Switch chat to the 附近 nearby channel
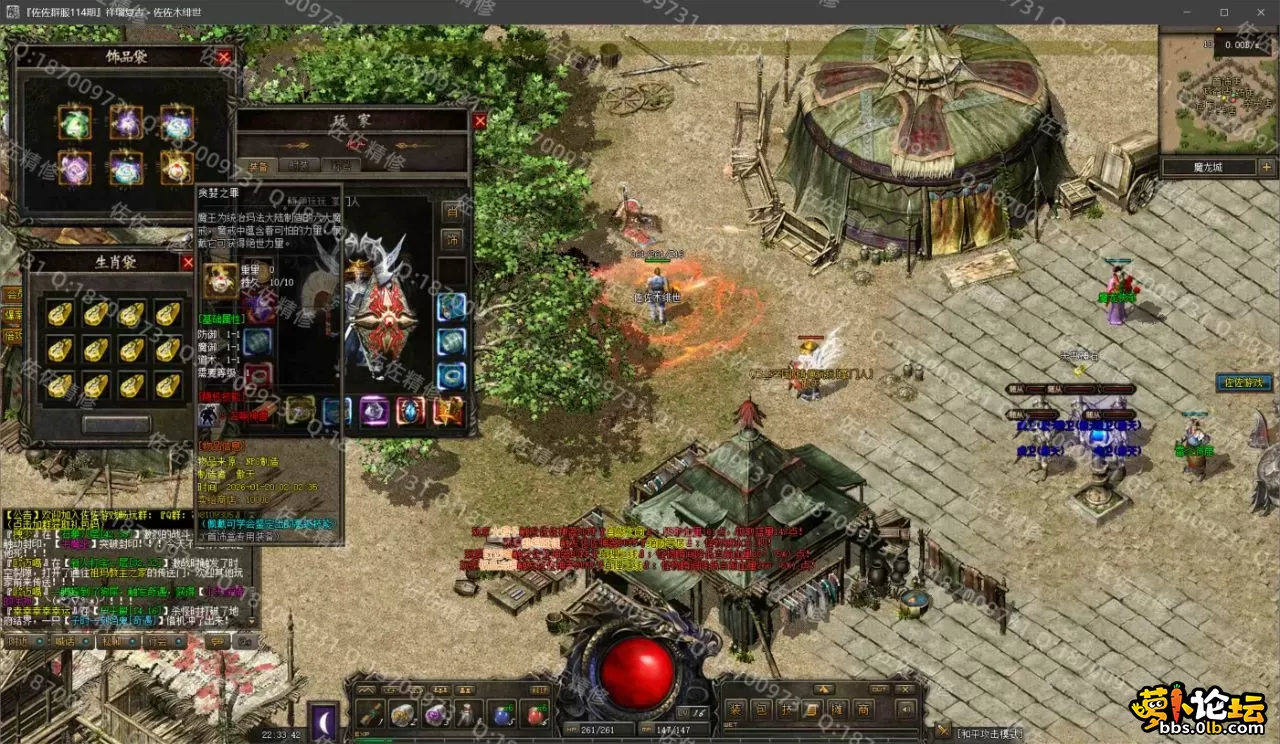The height and width of the screenshot is (744, 1280). tap(19, 641)
